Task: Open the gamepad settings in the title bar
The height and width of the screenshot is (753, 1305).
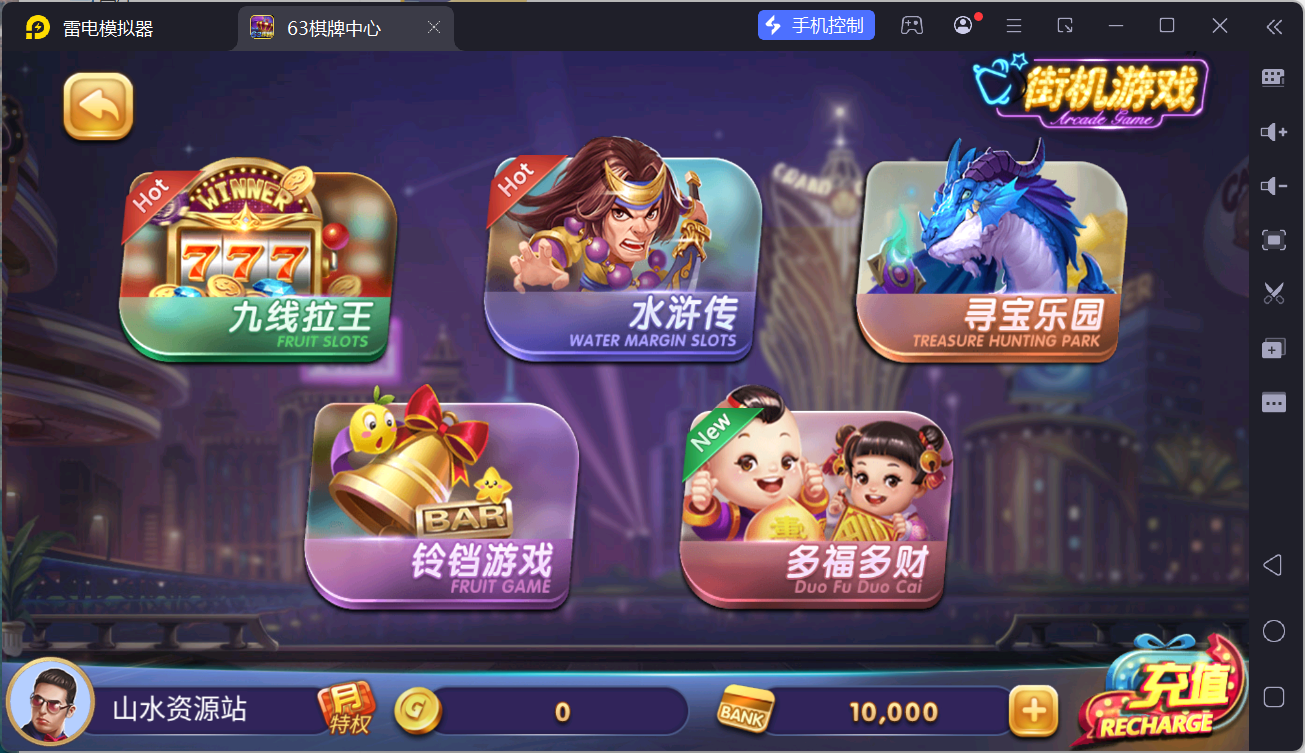Action: [x=911, y=24]
